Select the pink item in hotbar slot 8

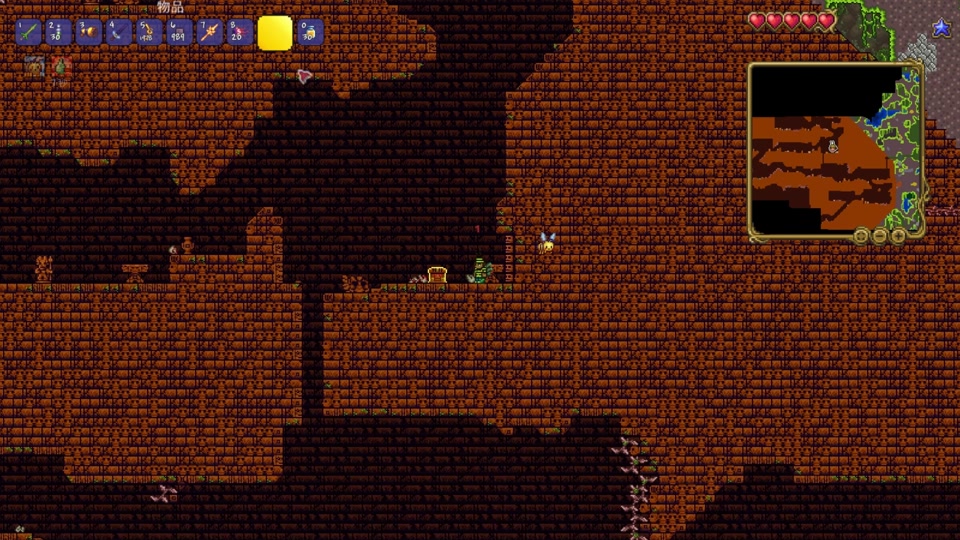point(239,32)
